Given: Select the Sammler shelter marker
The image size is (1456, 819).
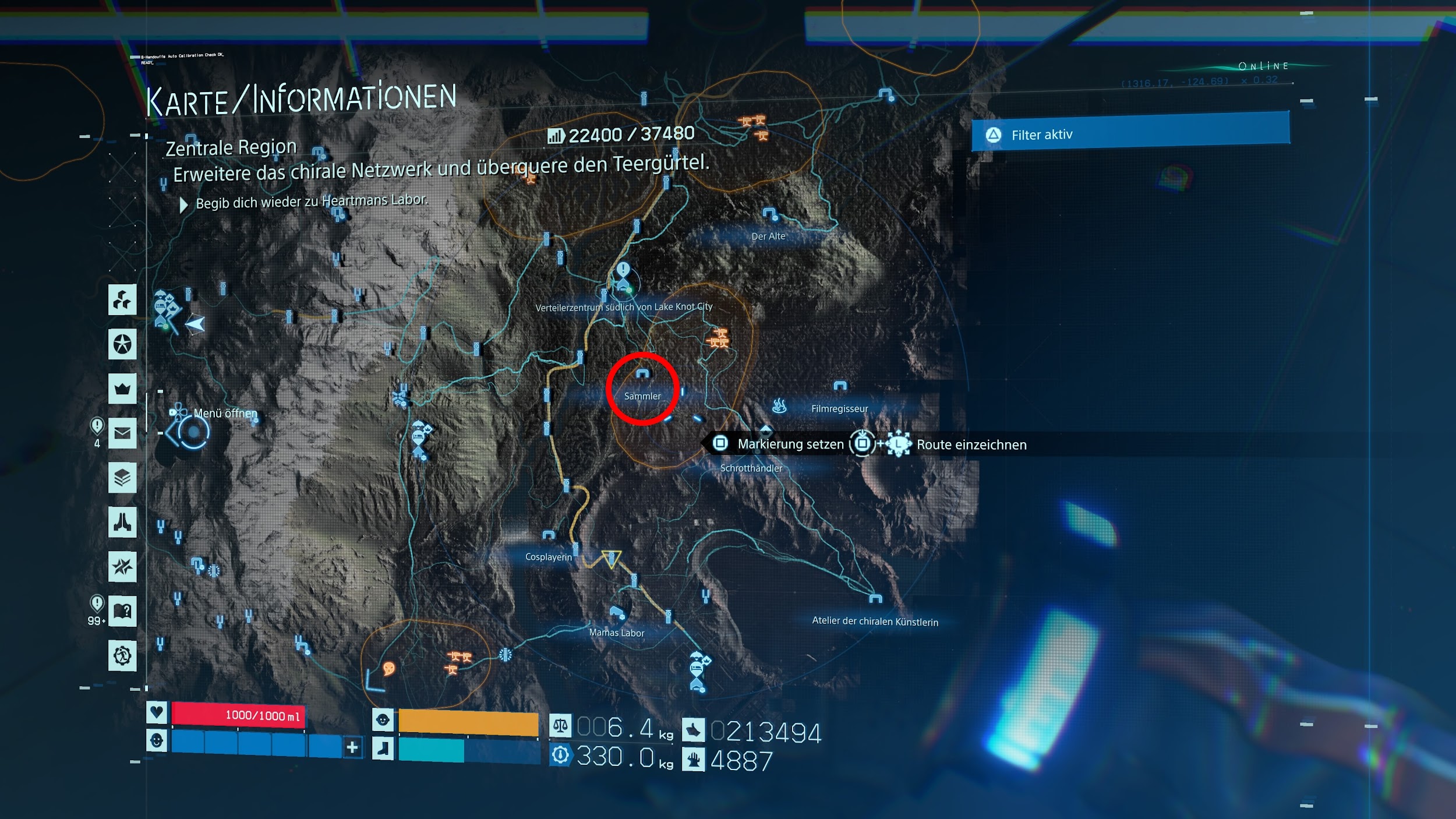Looking at the screenshot, I should pos(642,374).
